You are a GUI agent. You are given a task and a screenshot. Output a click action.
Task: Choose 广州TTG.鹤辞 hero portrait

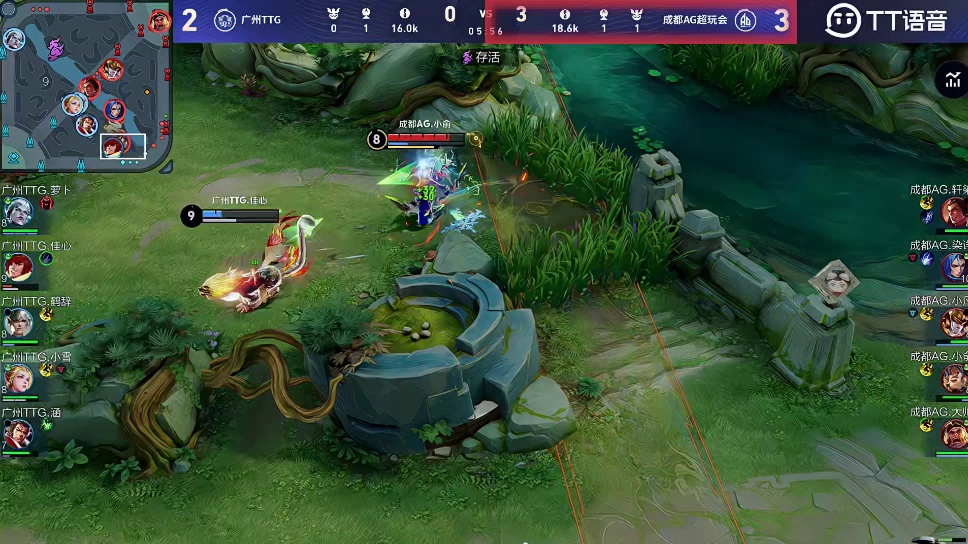coord(20,322)
